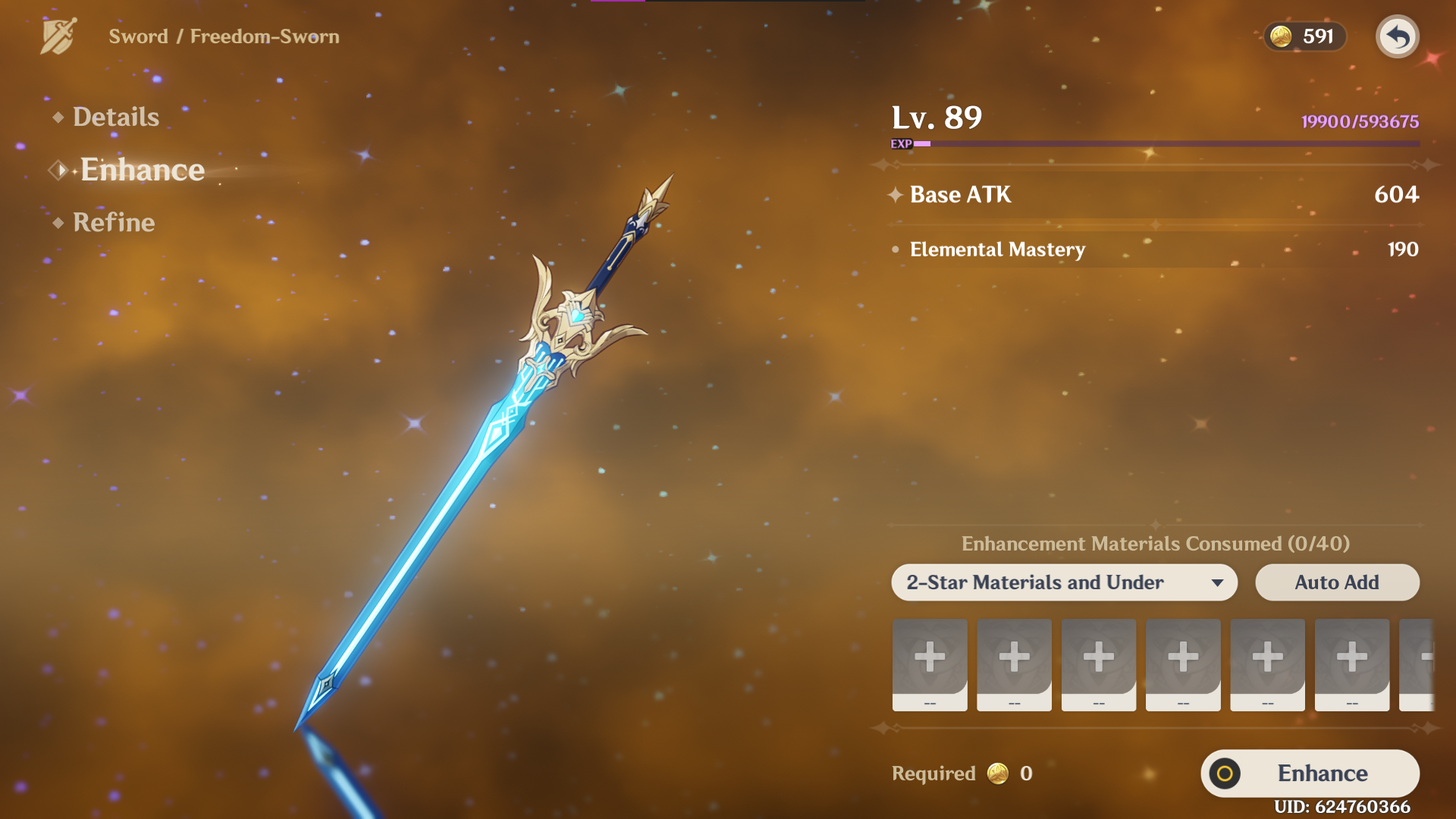
Task: Click the plus icon on the first material slot
Action: click(x=930, y=657)
